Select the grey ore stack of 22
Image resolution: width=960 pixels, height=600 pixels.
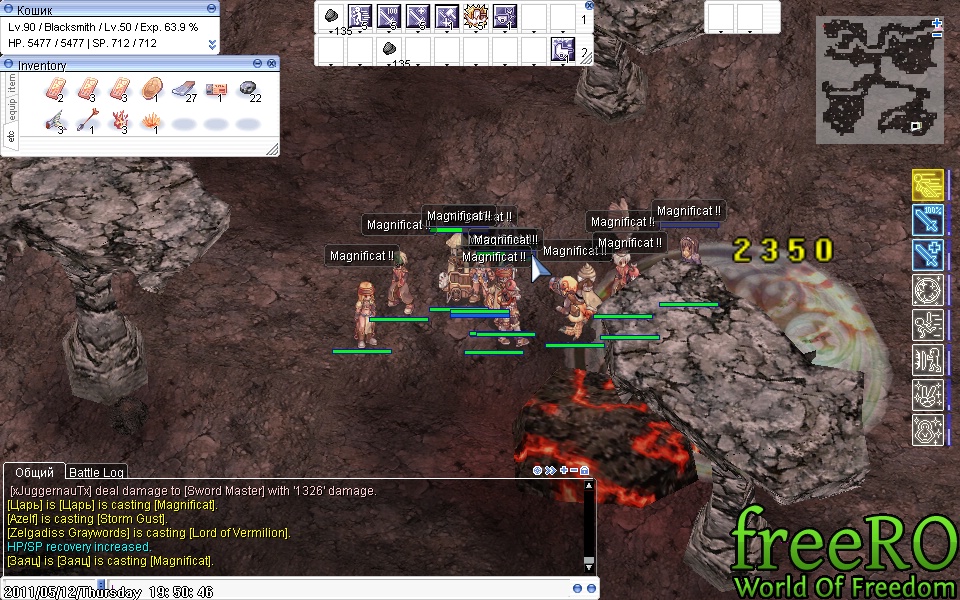tap(248, 91)
